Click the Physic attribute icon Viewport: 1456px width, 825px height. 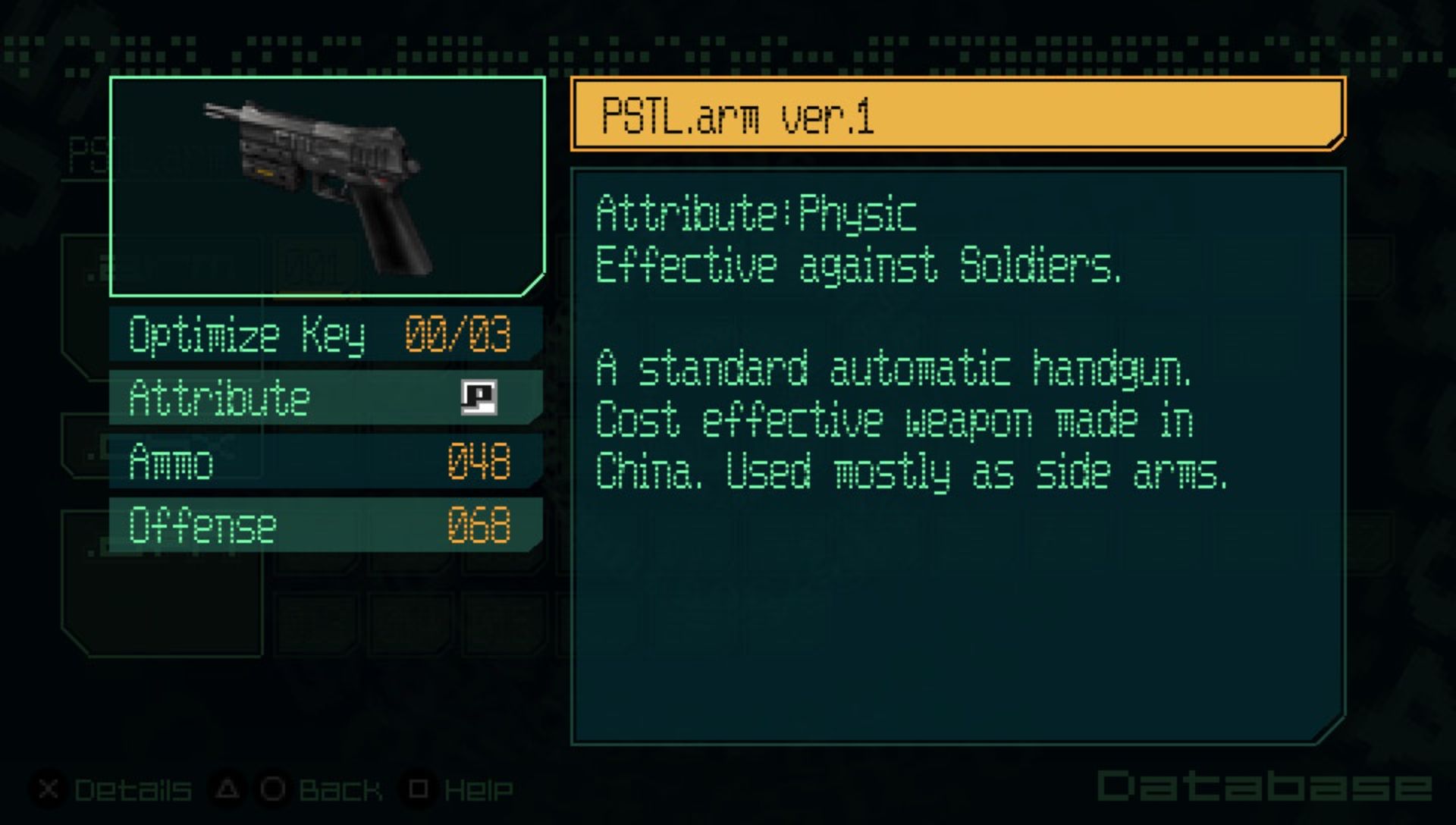pos(479,397)
